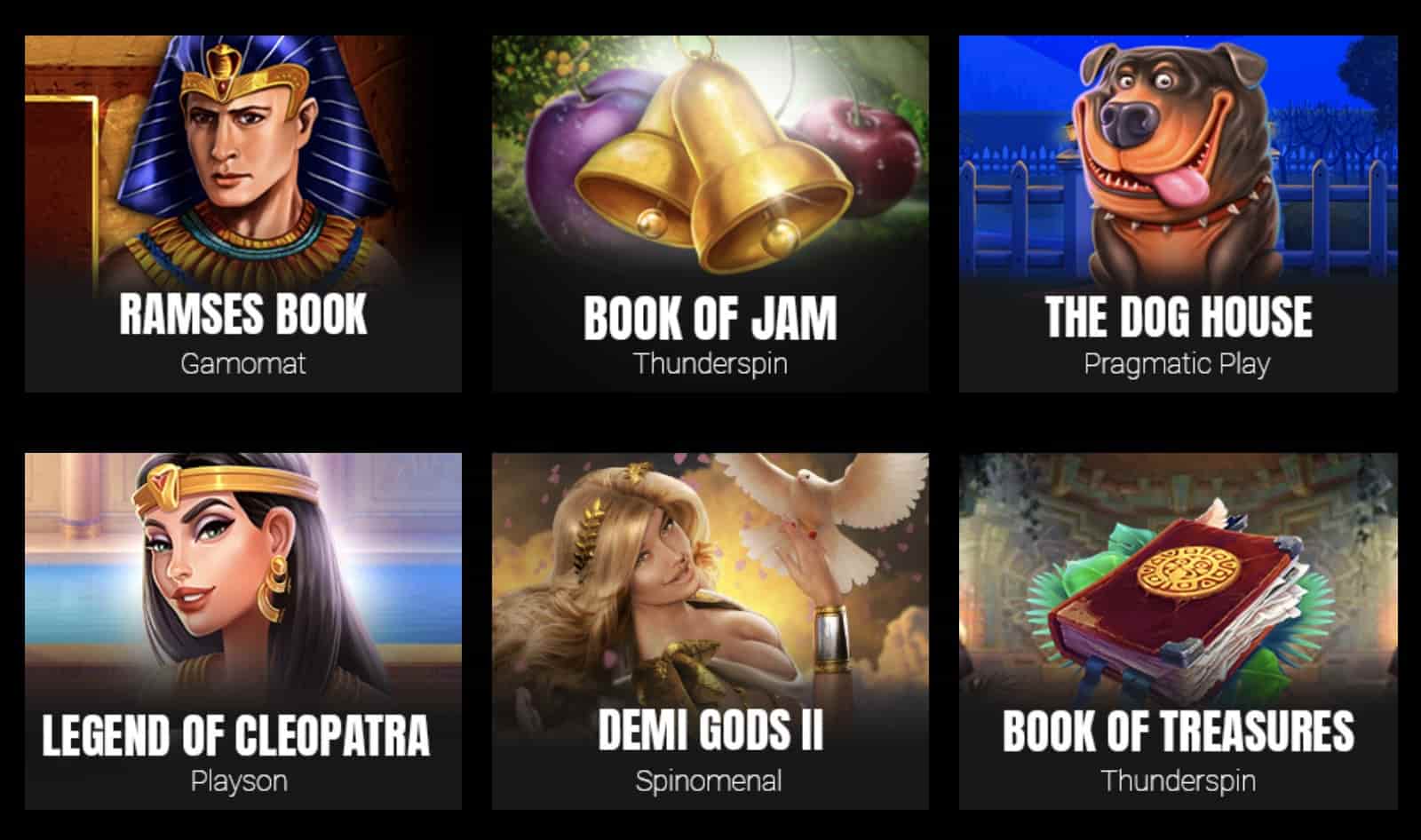
Task: Open the Demi Gods II game
Action: [x=710, y=630]
